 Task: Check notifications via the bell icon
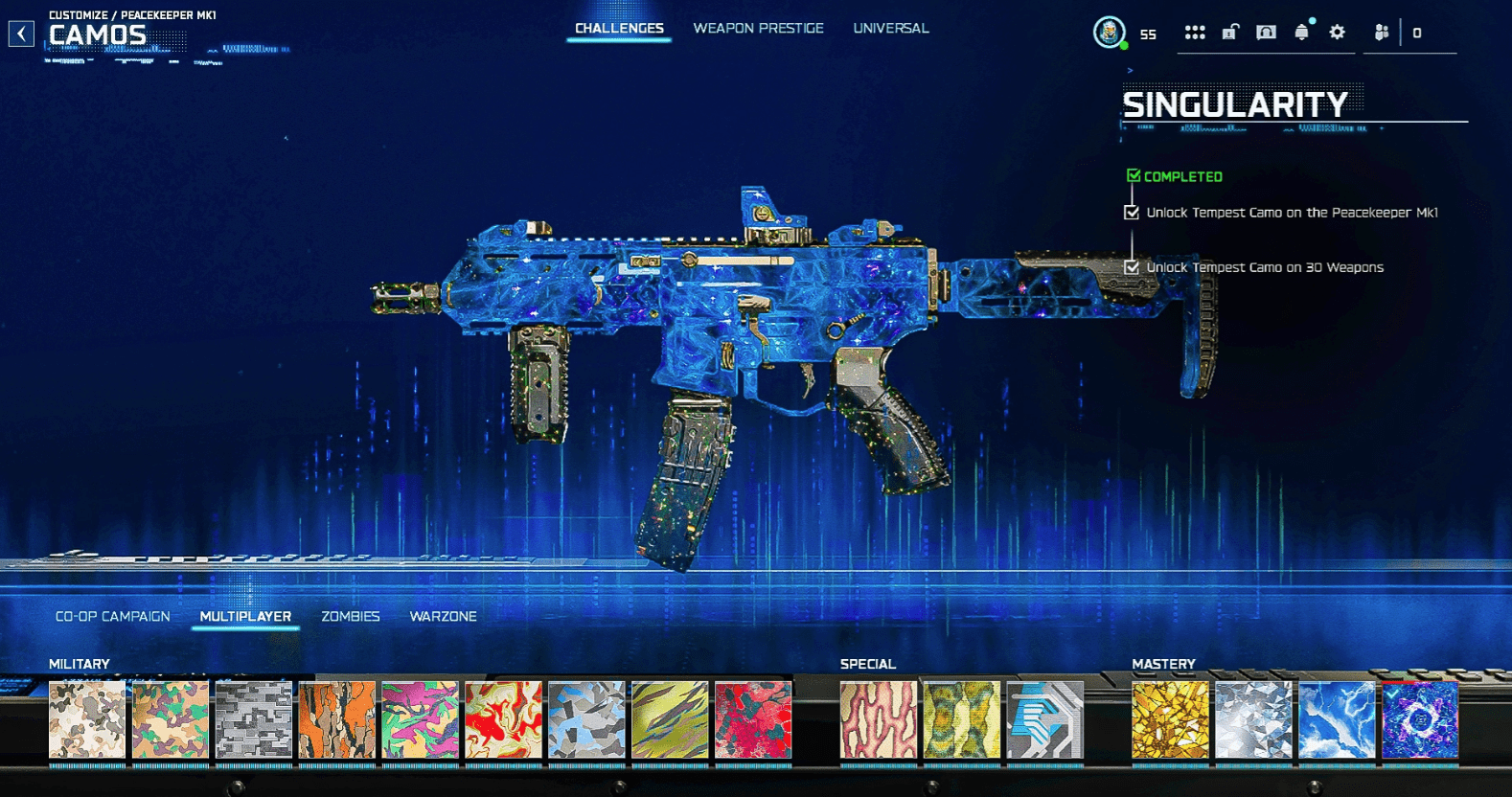(1301, 32)
